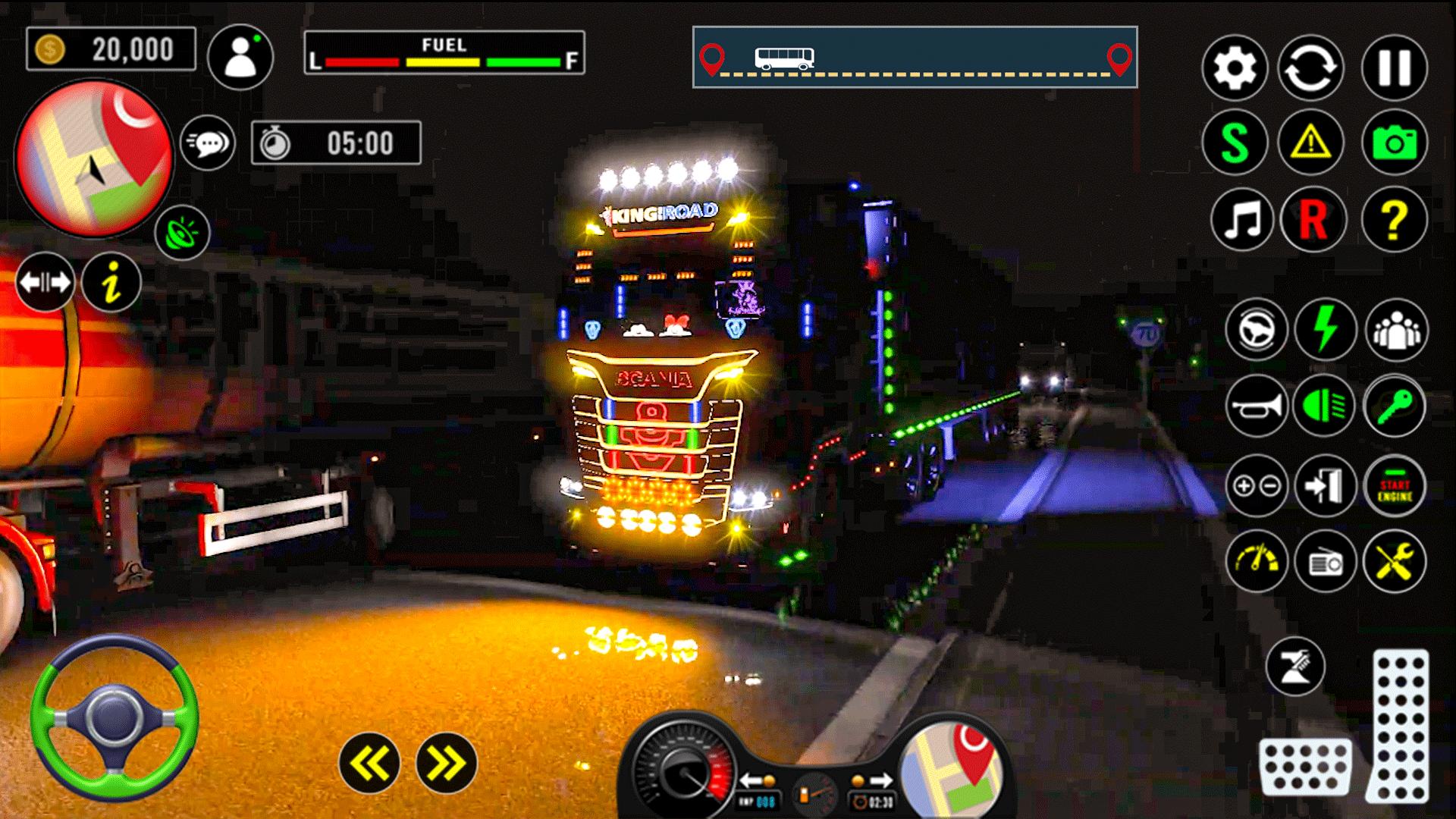Open the music note options
The width and height of the screenshot is (1456, 819).
point(1244,220)
